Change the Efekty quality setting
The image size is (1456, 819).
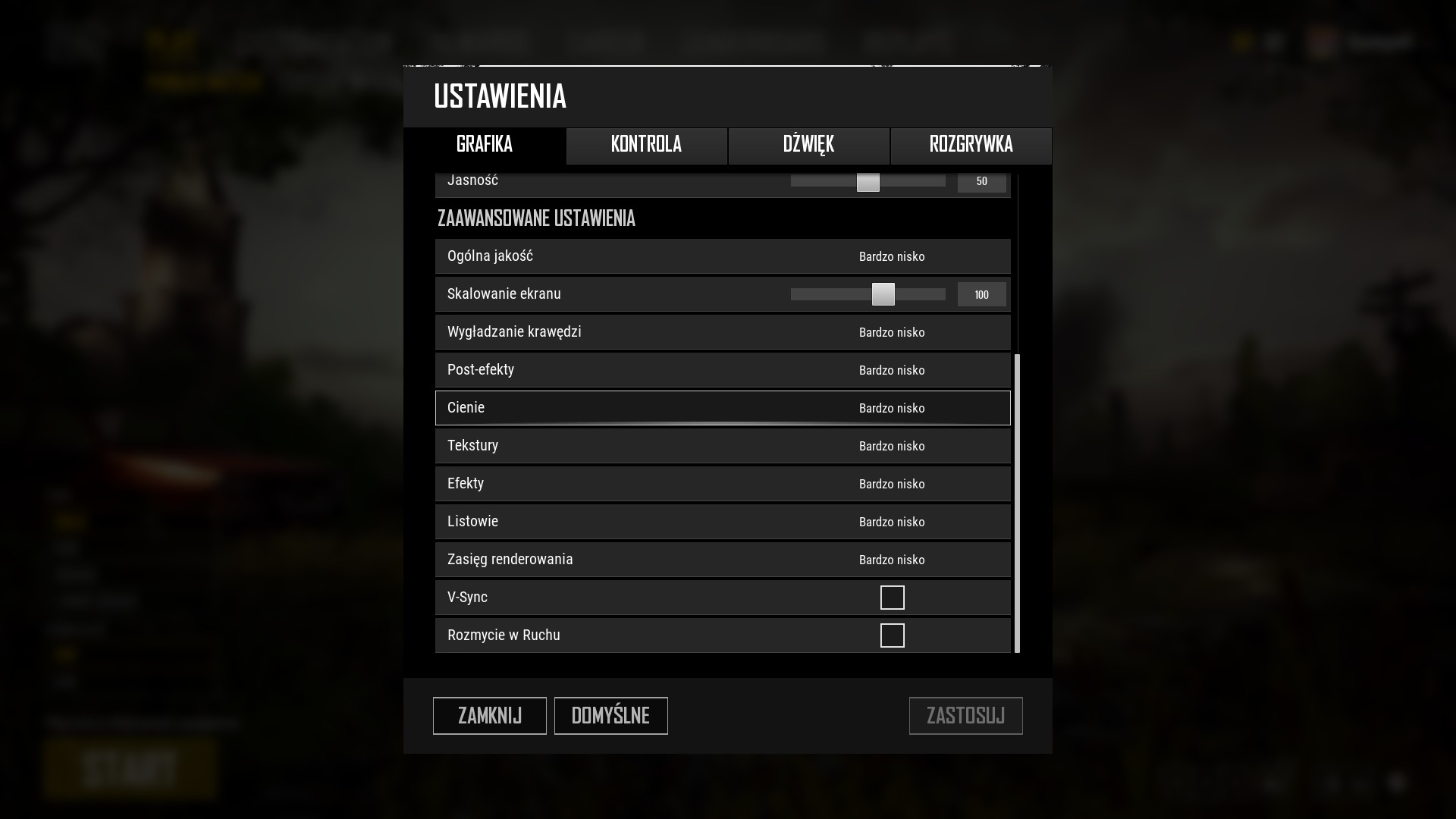pyautogui.click(x=892, y=484)
